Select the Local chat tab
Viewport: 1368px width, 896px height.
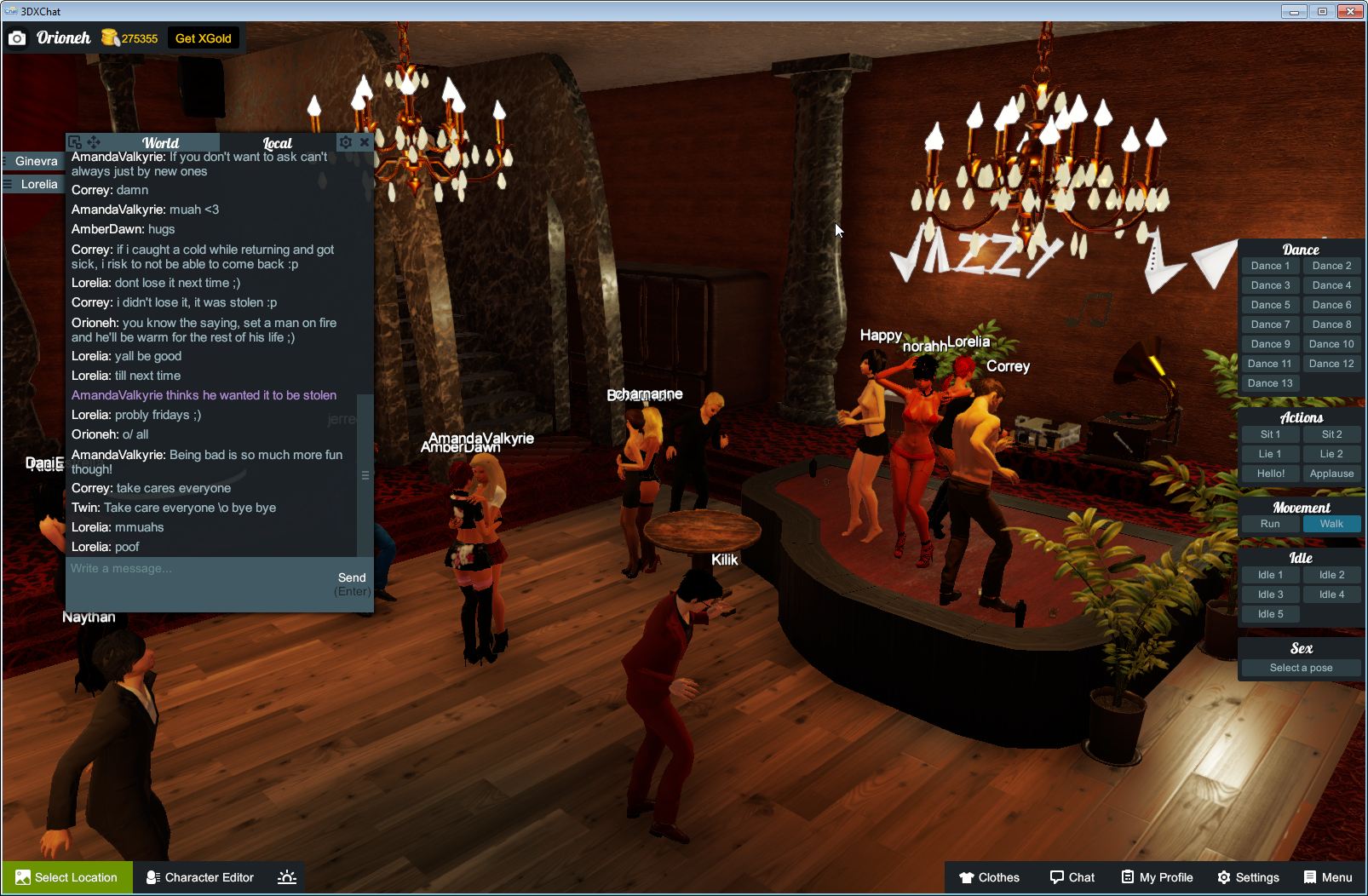coord(277,142)
